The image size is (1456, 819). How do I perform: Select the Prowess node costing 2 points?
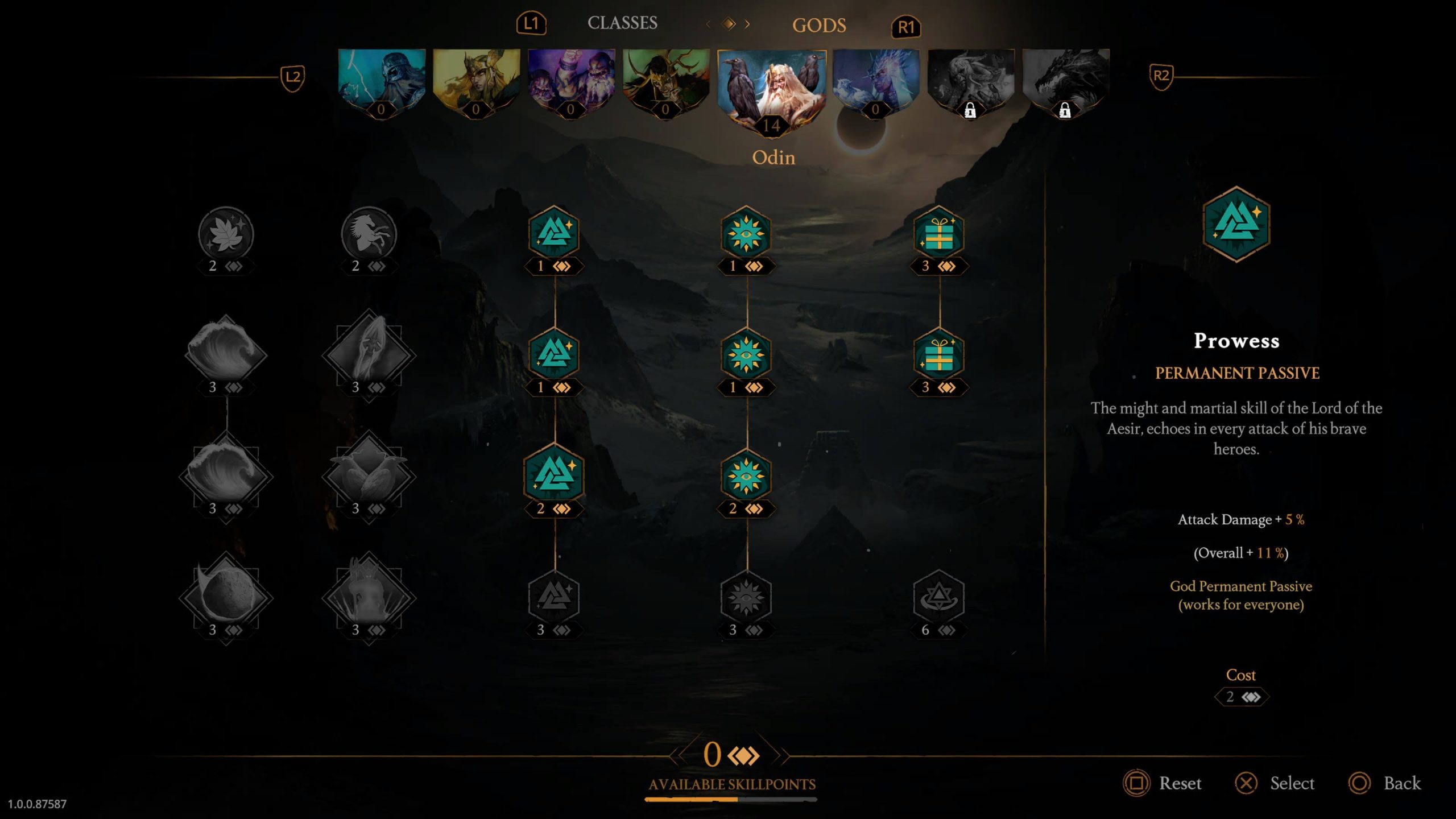pyautogui.click(x=554, y=474)
